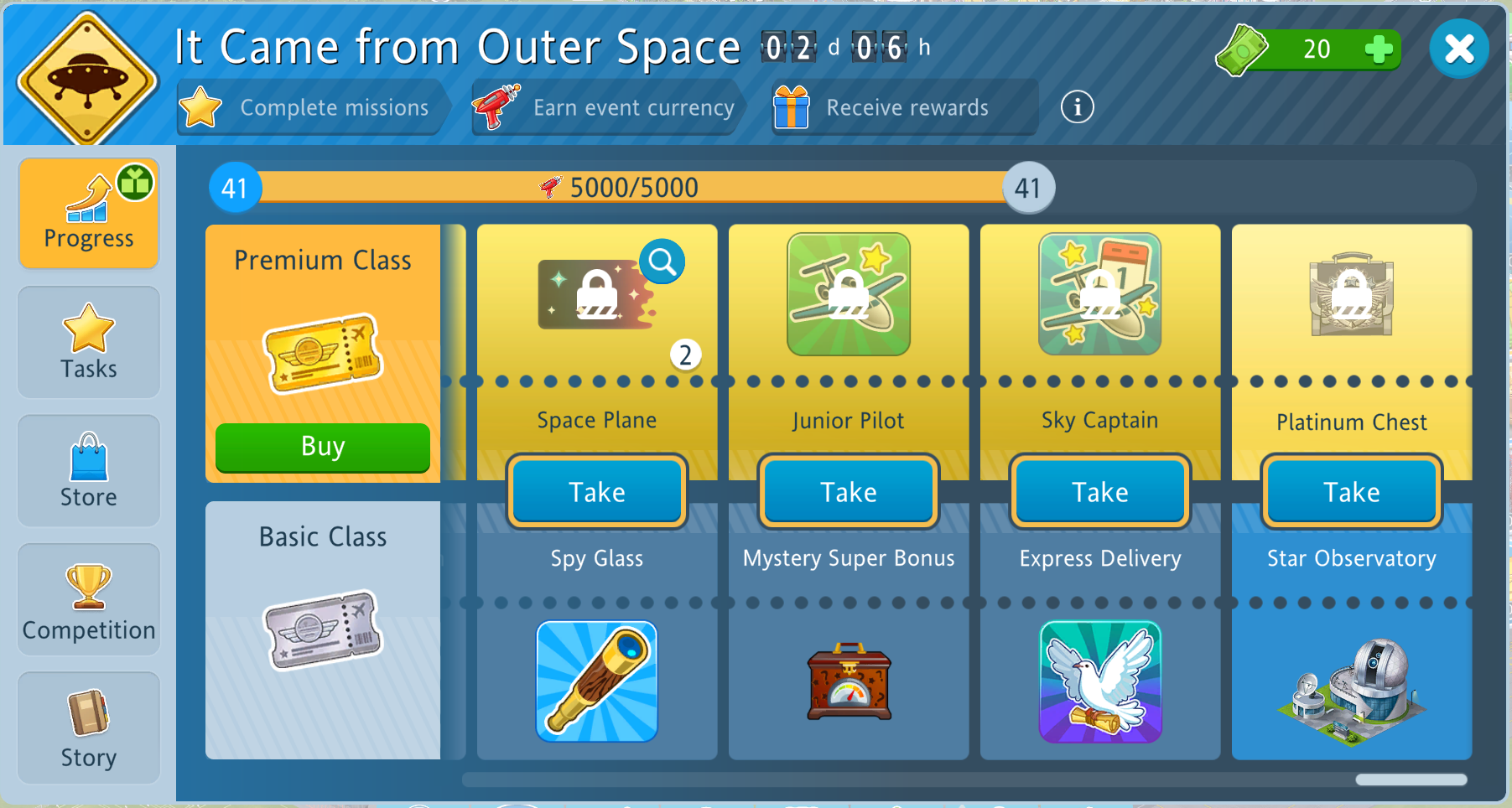Viewport: 1512px width, 808px height.
Task: Take the Mystery Super Bonus reward
Action: click(849, 492)
